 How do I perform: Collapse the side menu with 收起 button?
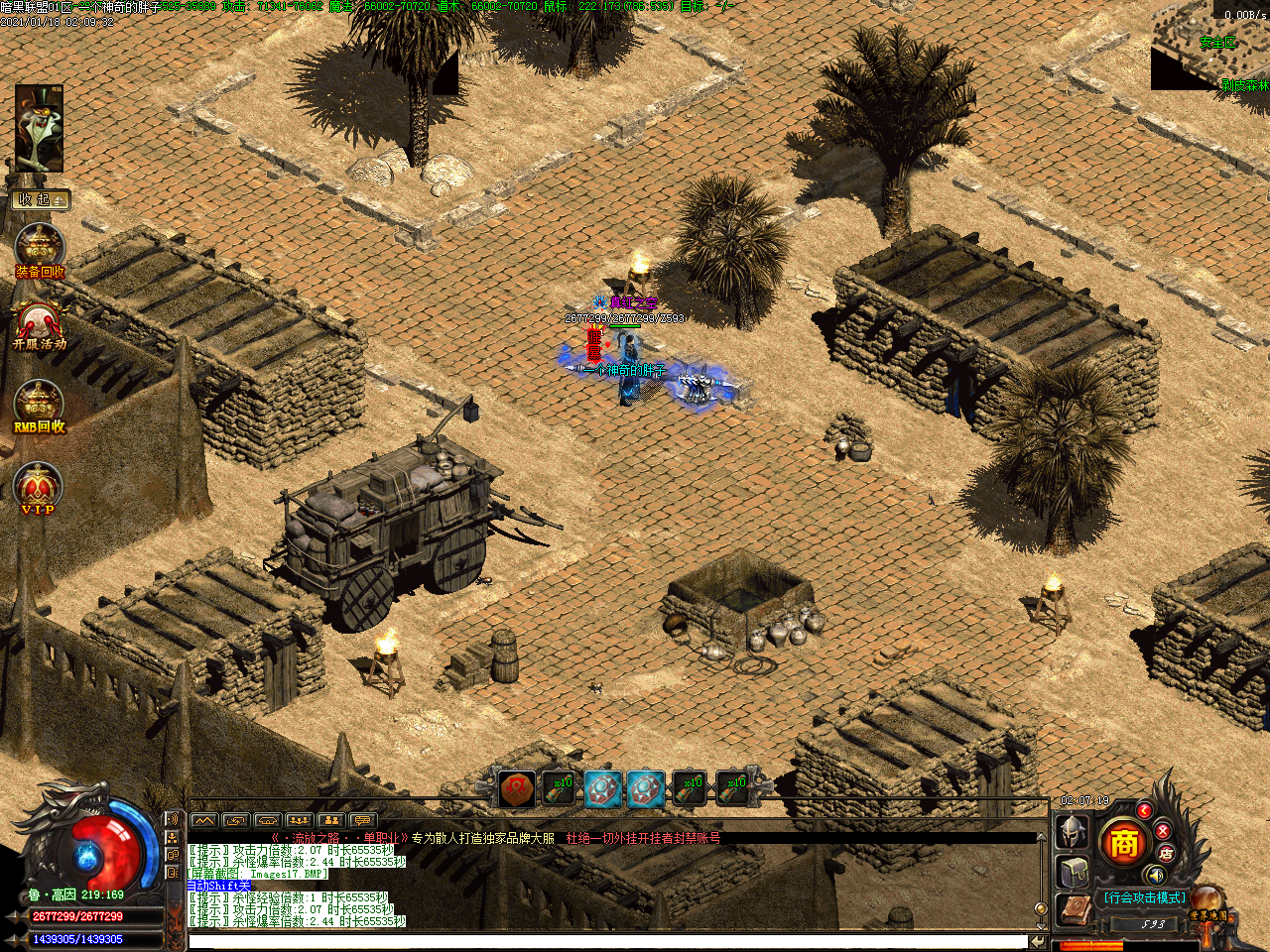40,200
